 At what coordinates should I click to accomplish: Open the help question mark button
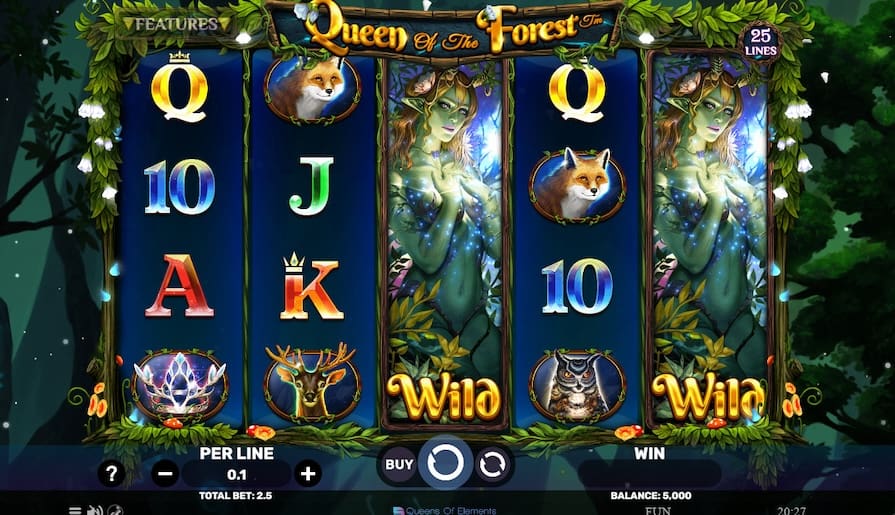point(111,473)
